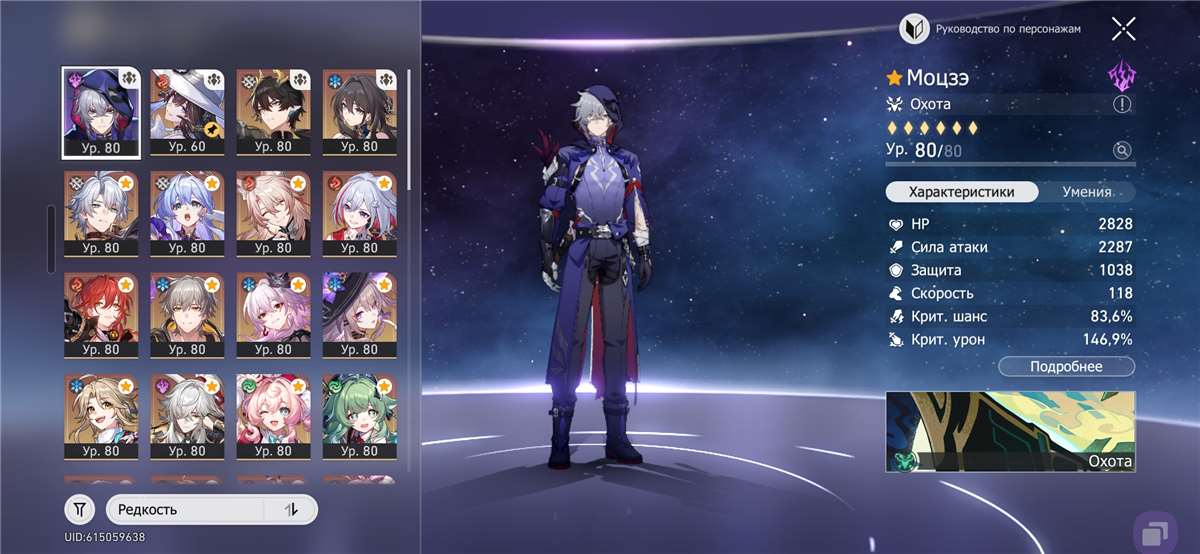Open the Редкость sort dropdown
The height and width of the screenshot is (554, 1200).
click(x=185, y=509)
